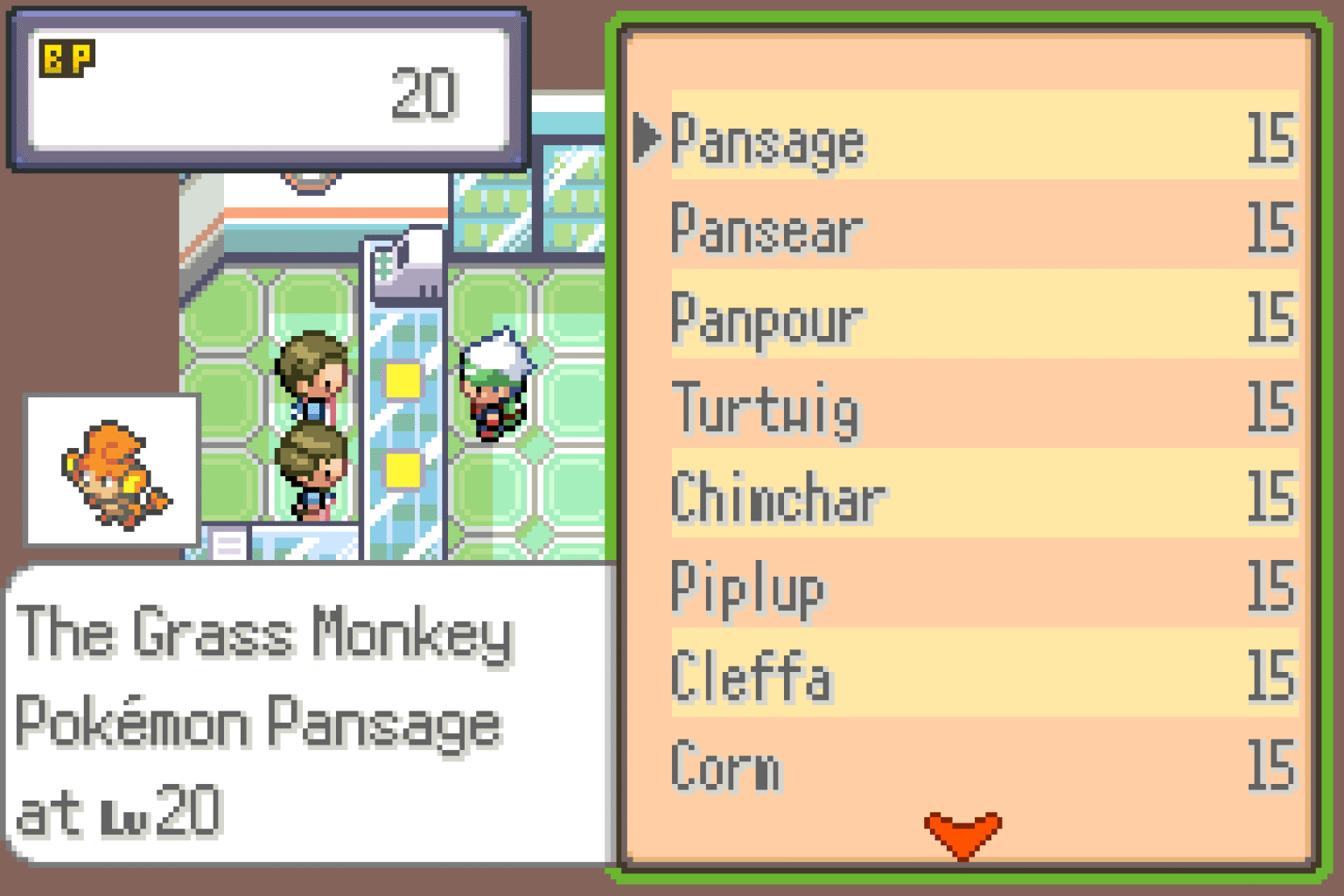Select Piplup in the list
Image resolution: width=1344 pixels, height=896 pixels.
click(x=746, y=588)
